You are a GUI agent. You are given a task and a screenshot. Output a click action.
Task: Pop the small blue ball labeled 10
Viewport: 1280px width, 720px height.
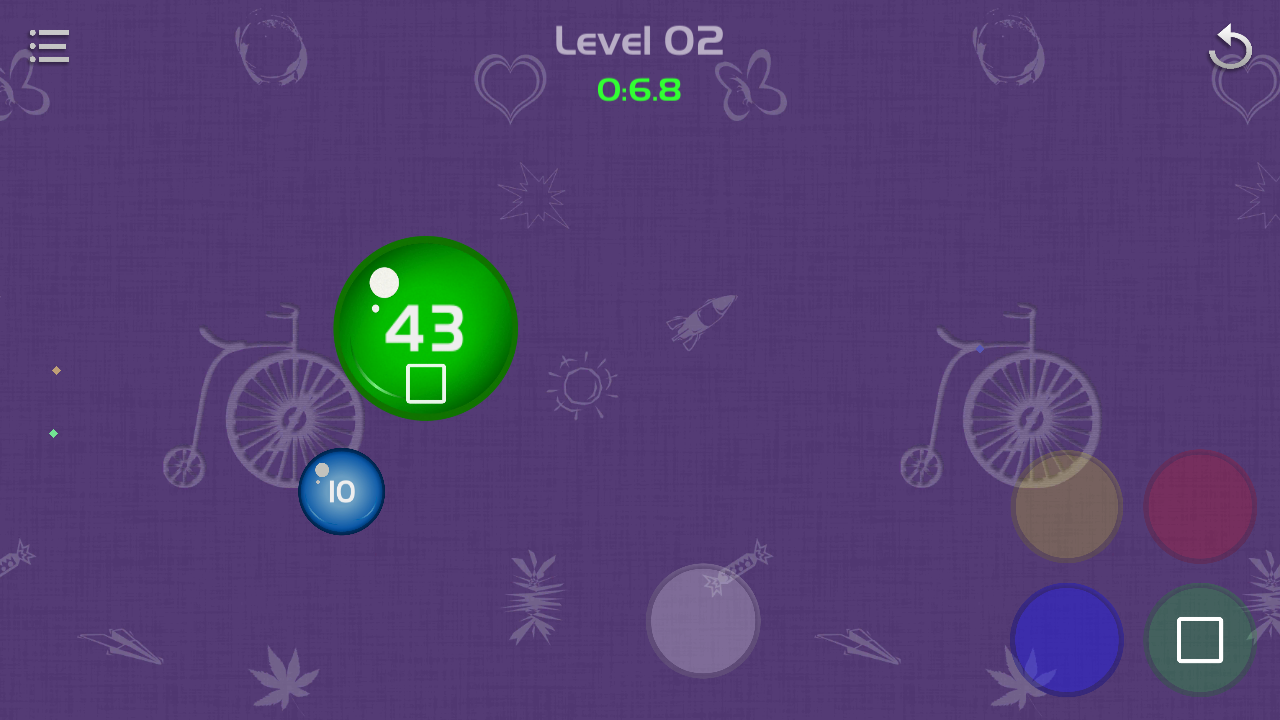click(341, 490)
